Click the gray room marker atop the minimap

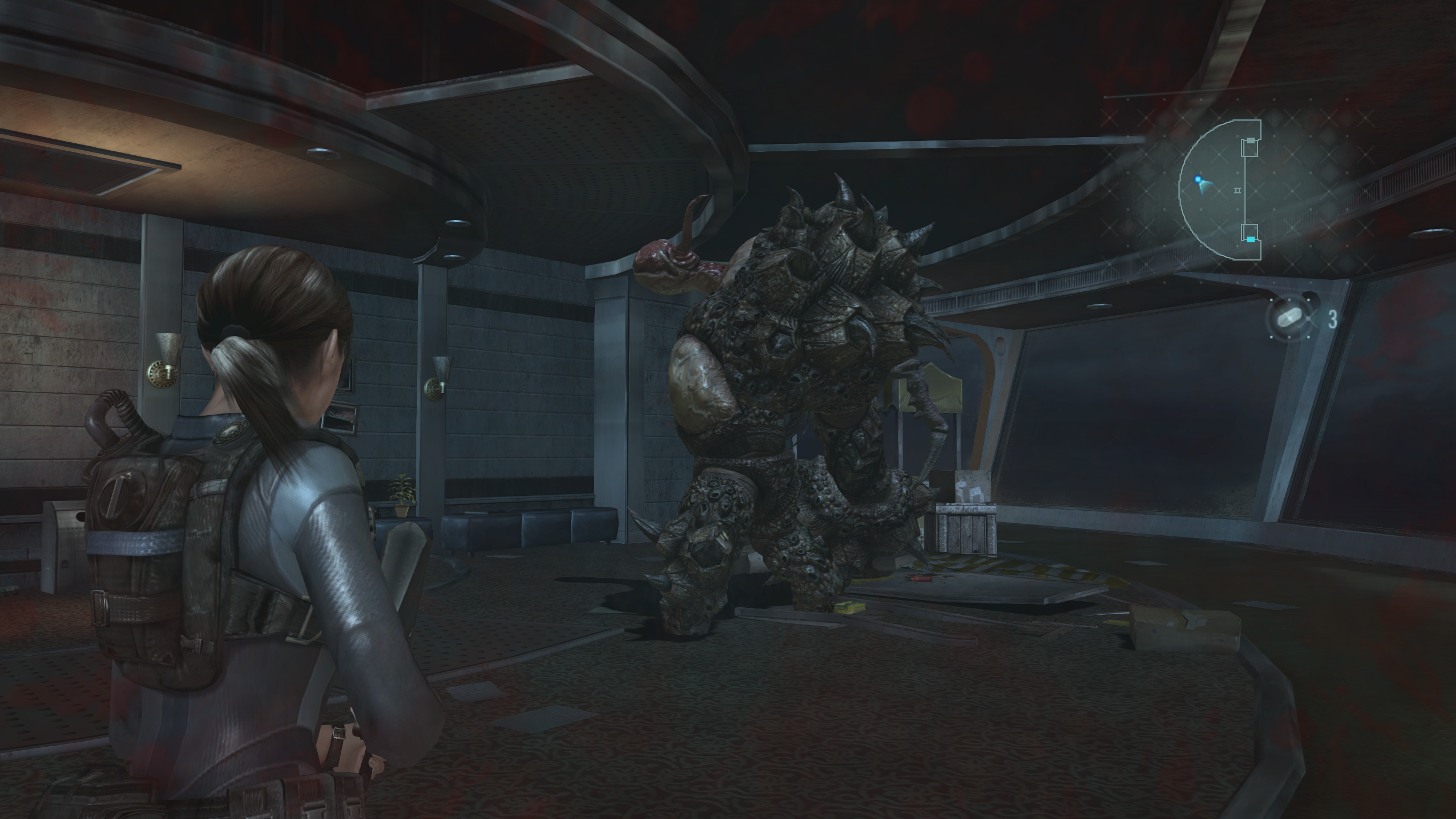click(1250, 139)
